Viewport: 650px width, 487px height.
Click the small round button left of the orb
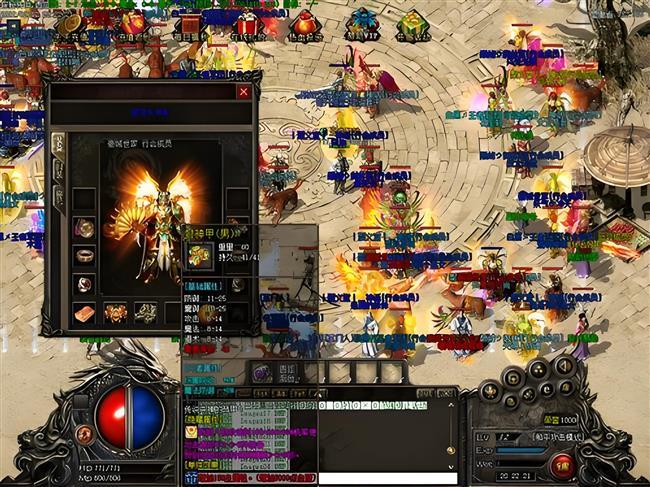(x=84, y=434)
